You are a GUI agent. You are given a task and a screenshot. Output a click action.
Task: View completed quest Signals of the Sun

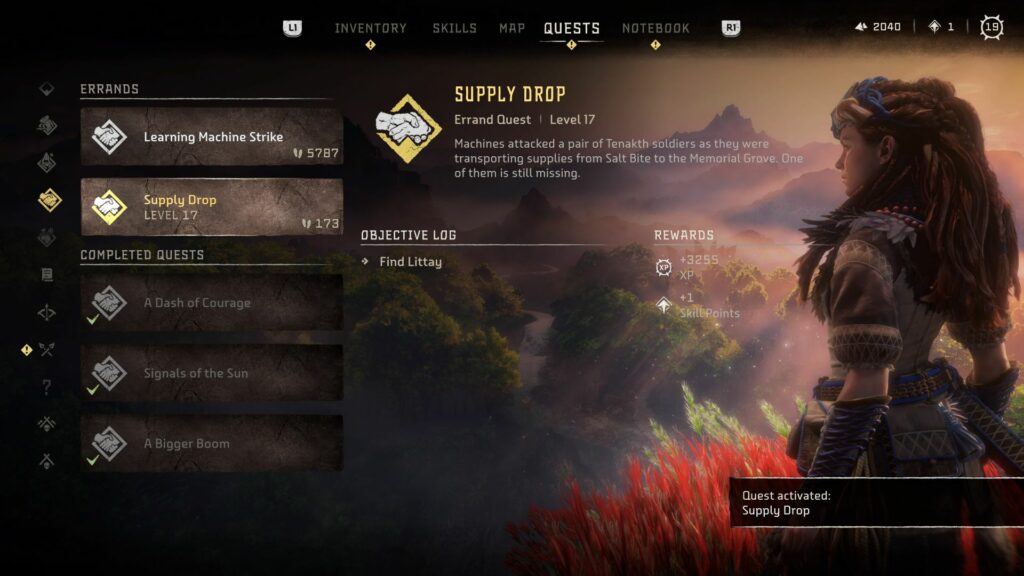(x=212, y=373)
